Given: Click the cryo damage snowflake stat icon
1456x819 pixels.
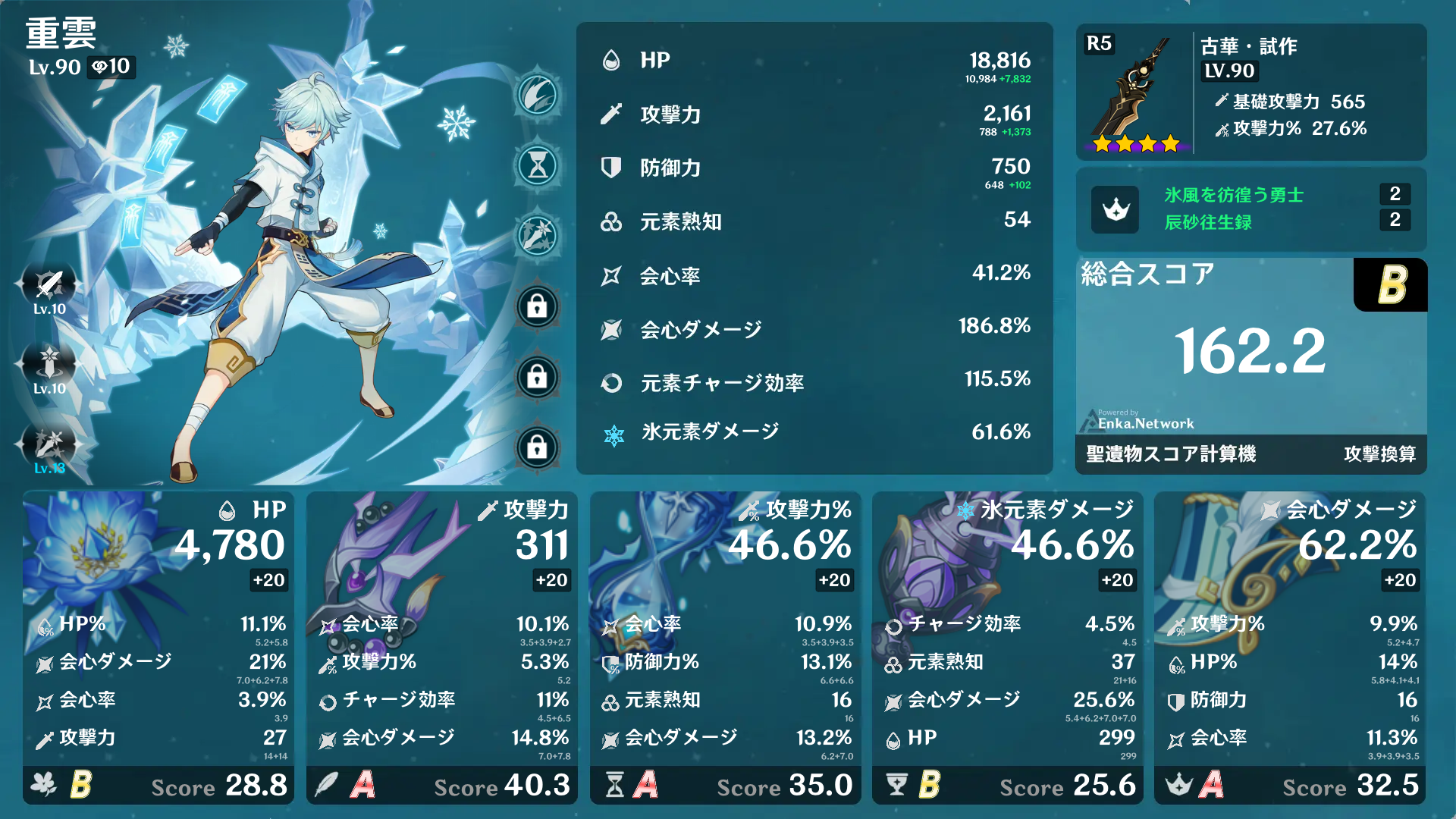Looking at the screenshot, I should pyautogui.click(x=611, y=432).
